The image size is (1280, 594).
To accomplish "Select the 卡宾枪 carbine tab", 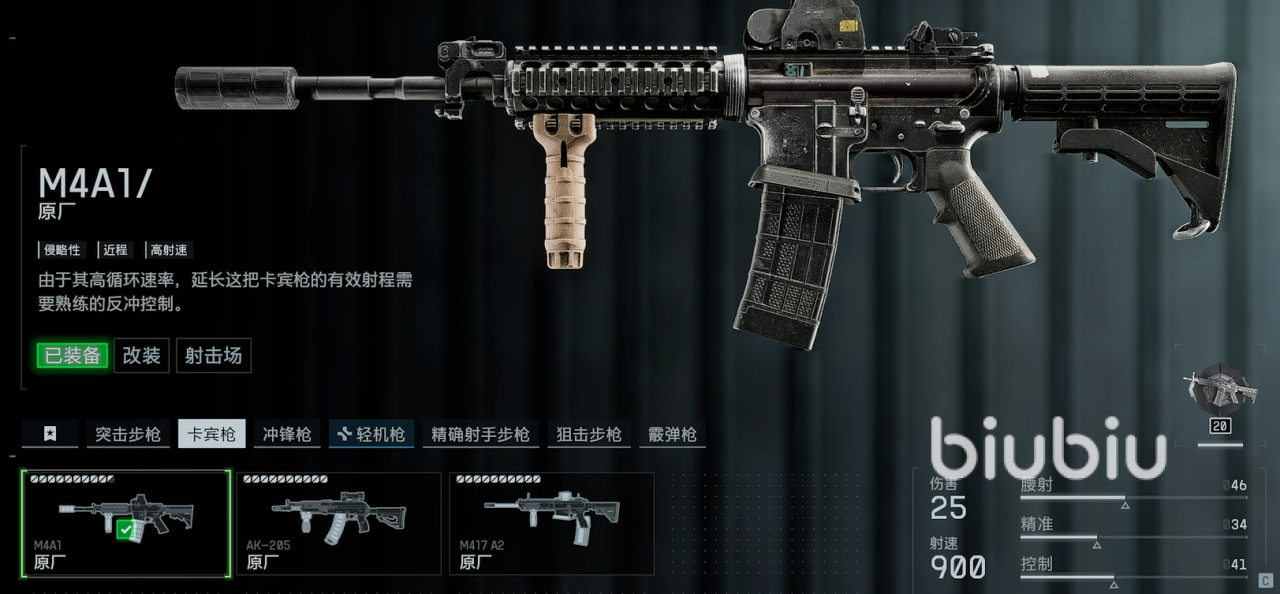I will point(212,434).
